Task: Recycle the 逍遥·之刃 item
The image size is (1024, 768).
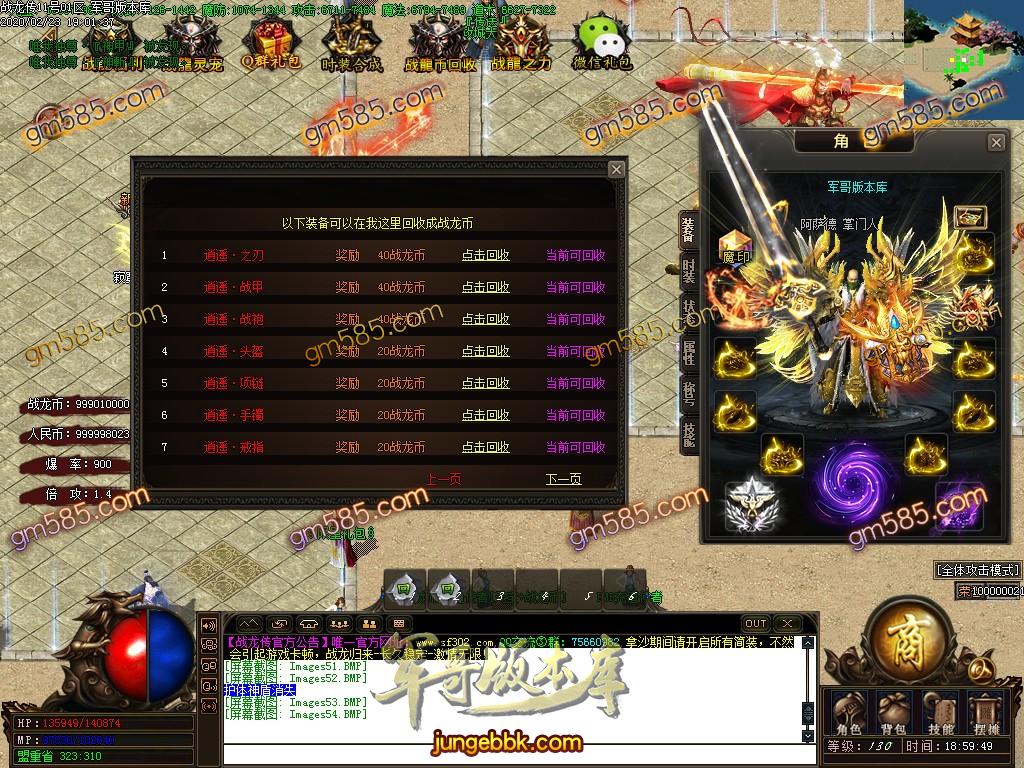Action: pos(485,256)
